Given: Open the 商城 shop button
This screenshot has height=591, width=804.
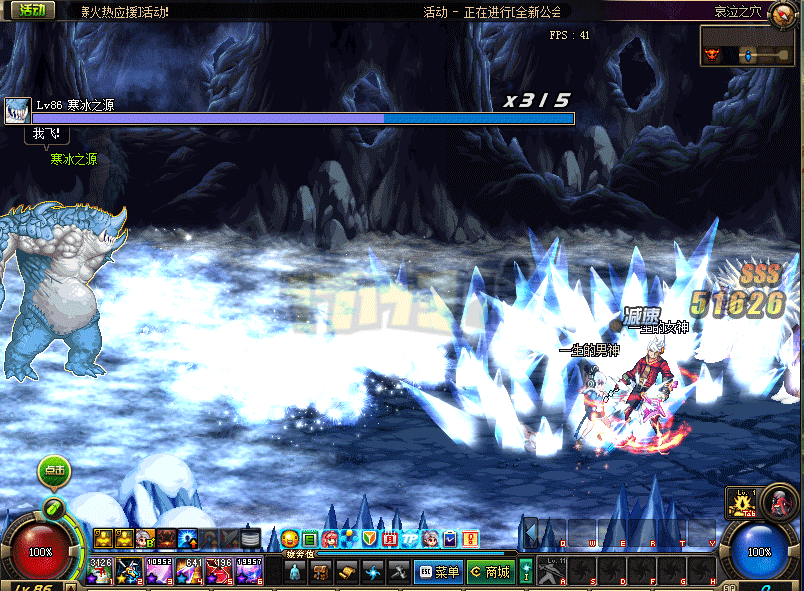Looking at the screenshot, I should (491, 572).
